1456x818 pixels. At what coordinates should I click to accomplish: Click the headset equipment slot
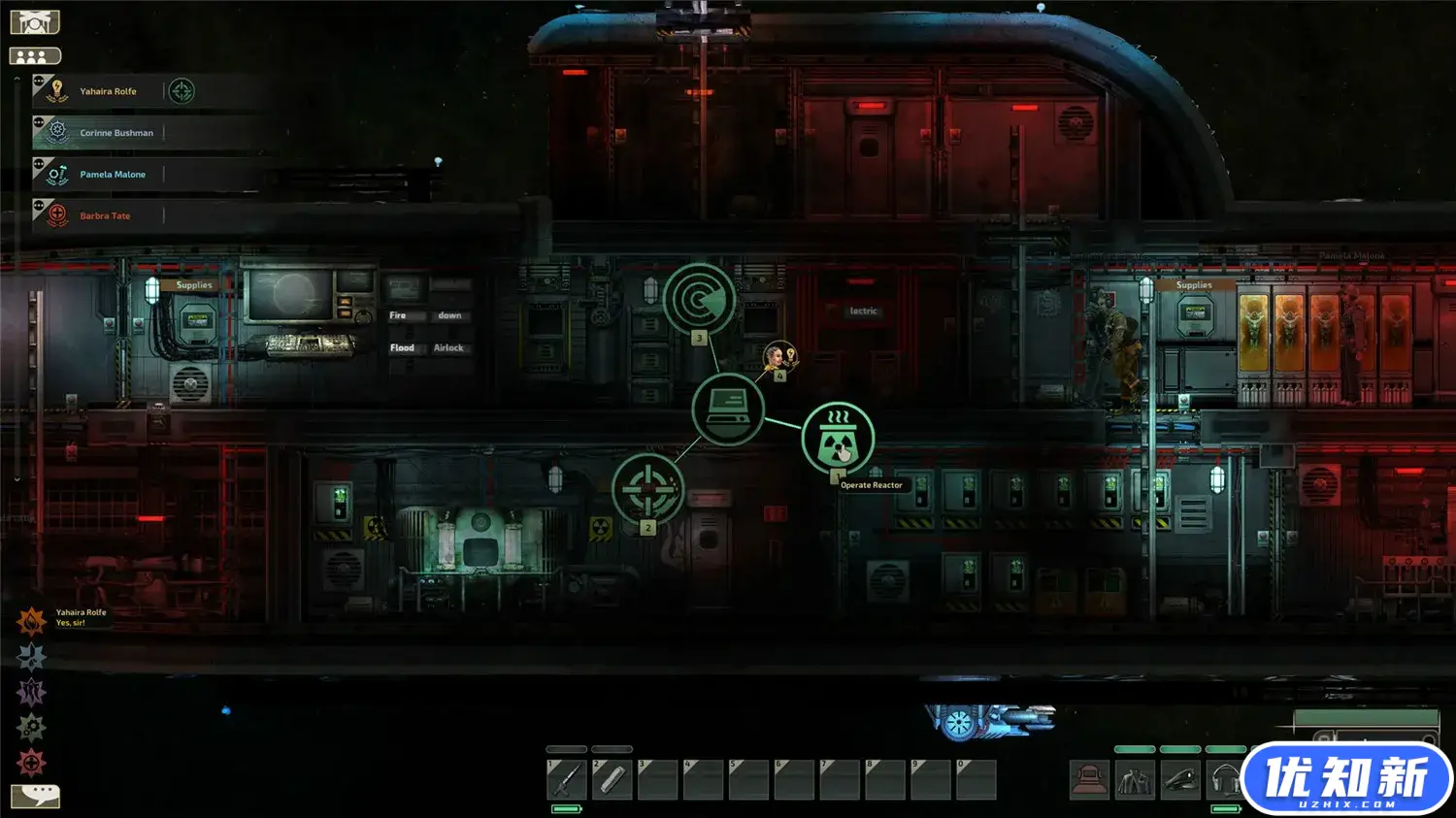click(1226, 779)
